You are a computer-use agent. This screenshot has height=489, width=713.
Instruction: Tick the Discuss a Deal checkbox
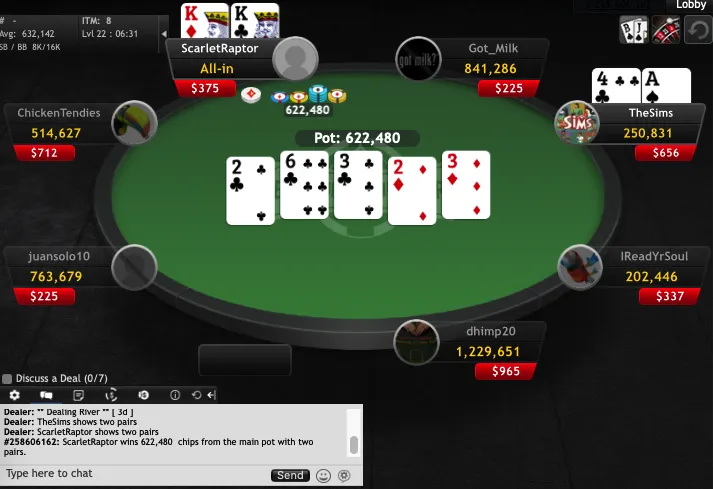coord(7,379)
